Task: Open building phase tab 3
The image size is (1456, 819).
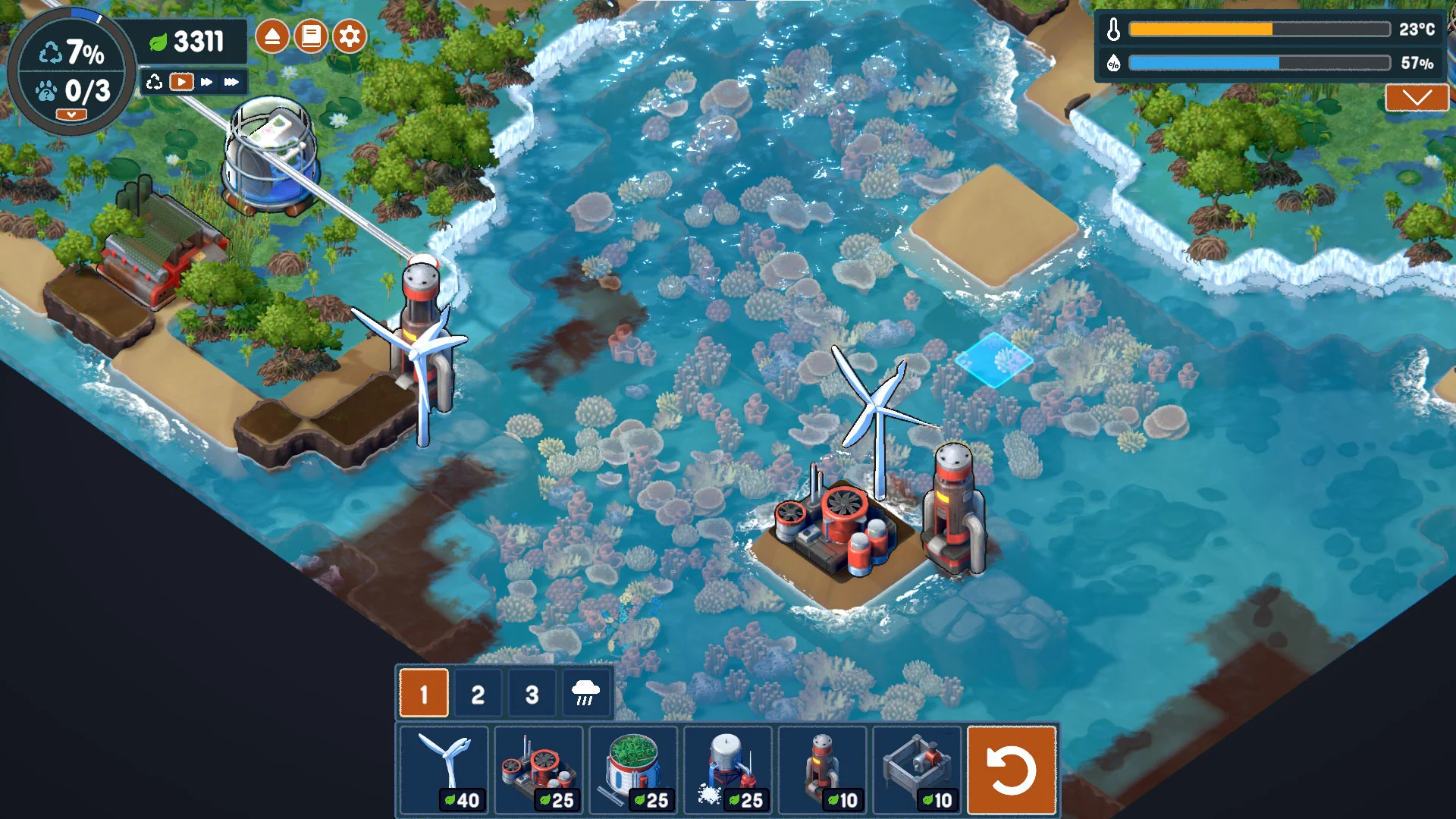Action: point(532,693)
